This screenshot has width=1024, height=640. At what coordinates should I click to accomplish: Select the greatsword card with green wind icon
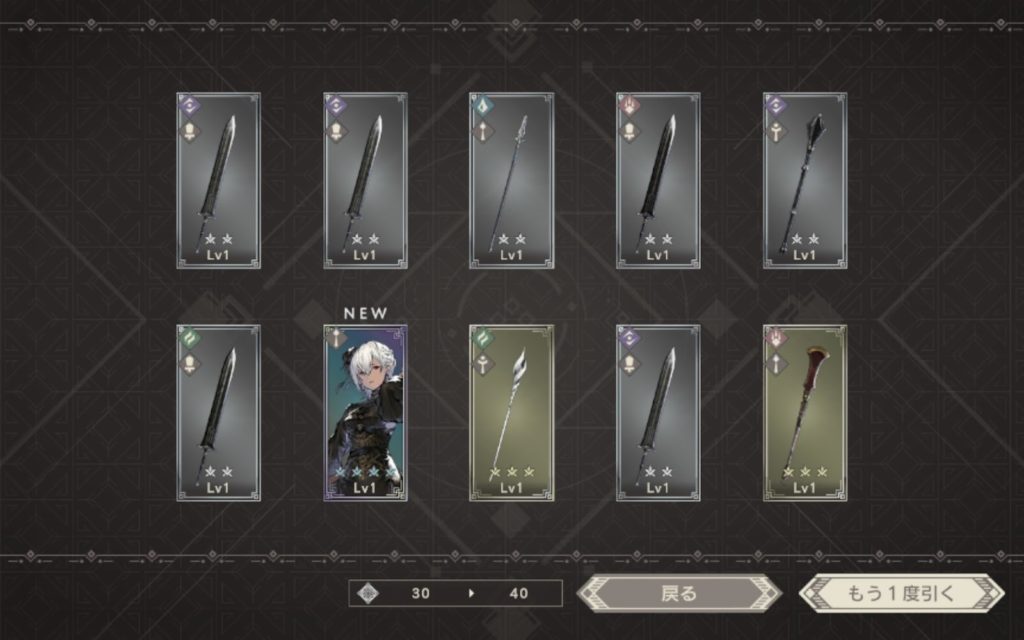(218, 412)
